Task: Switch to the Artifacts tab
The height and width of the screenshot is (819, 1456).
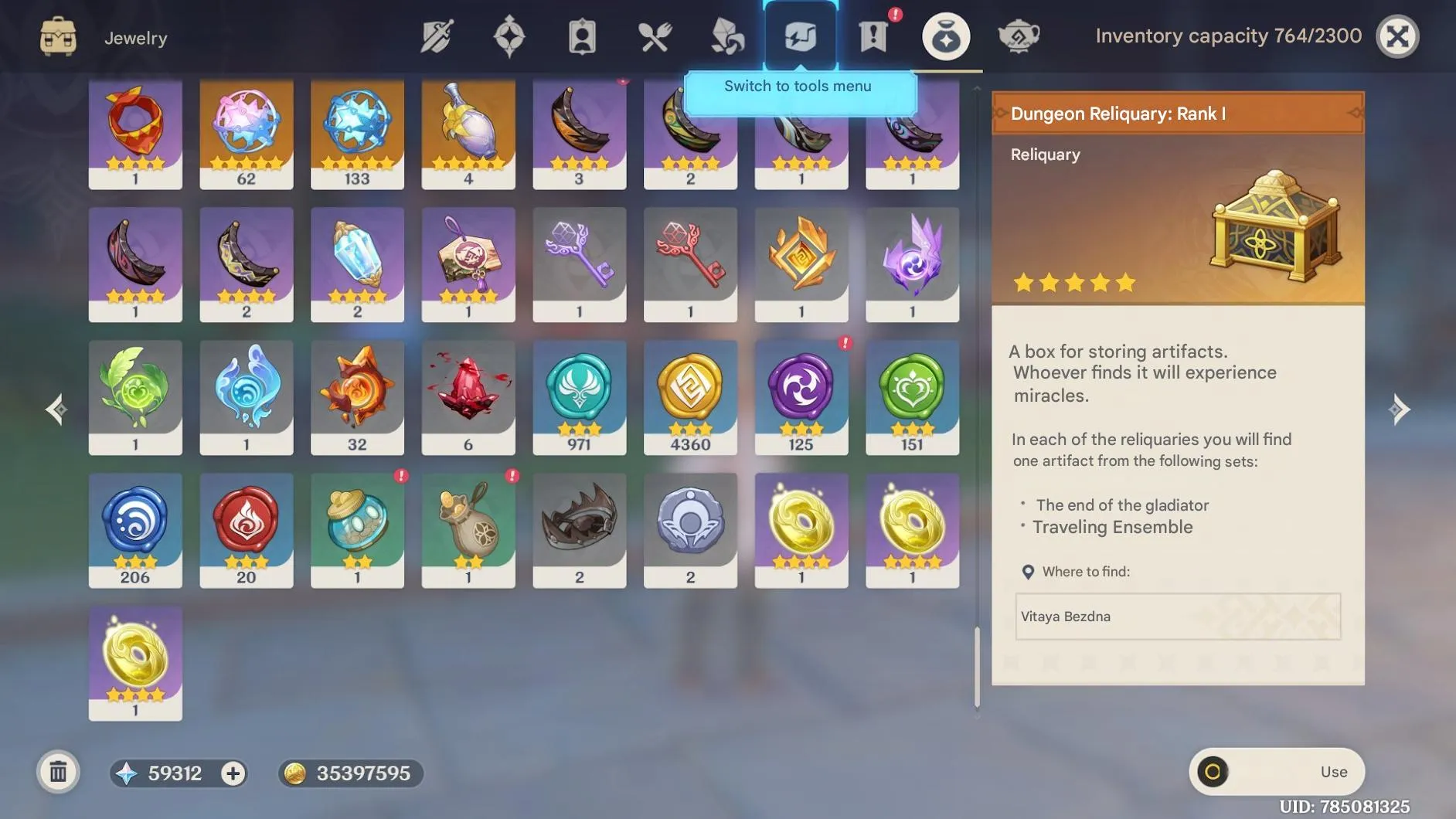Action: [x=510, y=36]
